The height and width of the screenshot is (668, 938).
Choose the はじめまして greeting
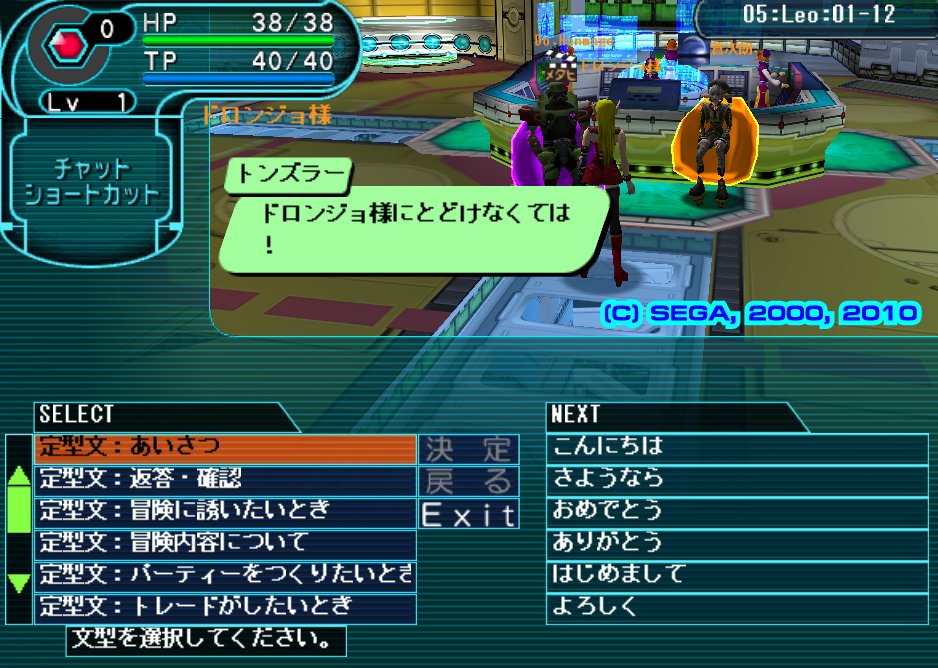point(737,574)
